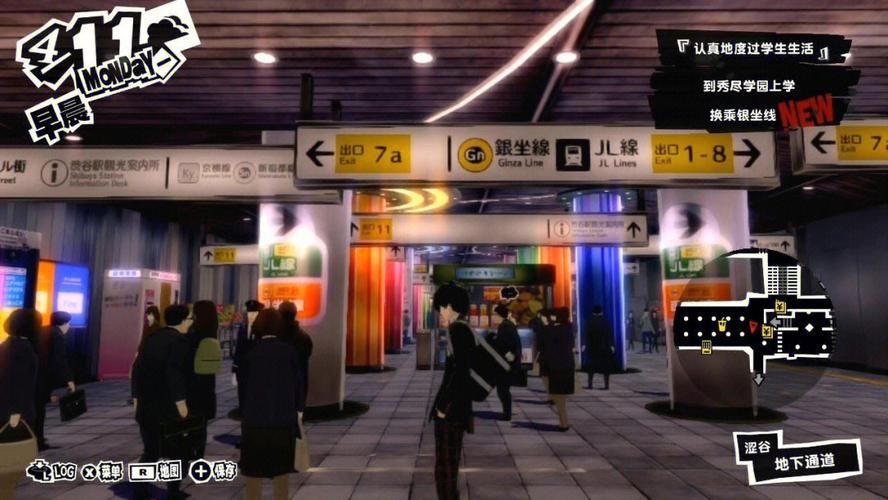Click the yellow ticket gate minimap marker
Viewport: 888px width, 500px height.
click(706, 347)
